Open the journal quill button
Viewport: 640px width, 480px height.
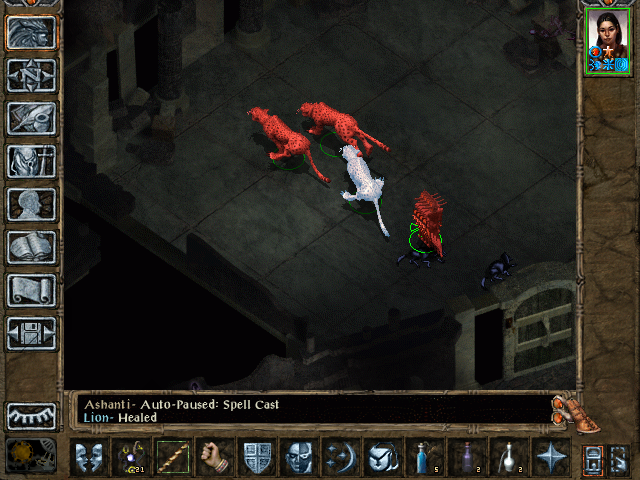click(31, 118)
